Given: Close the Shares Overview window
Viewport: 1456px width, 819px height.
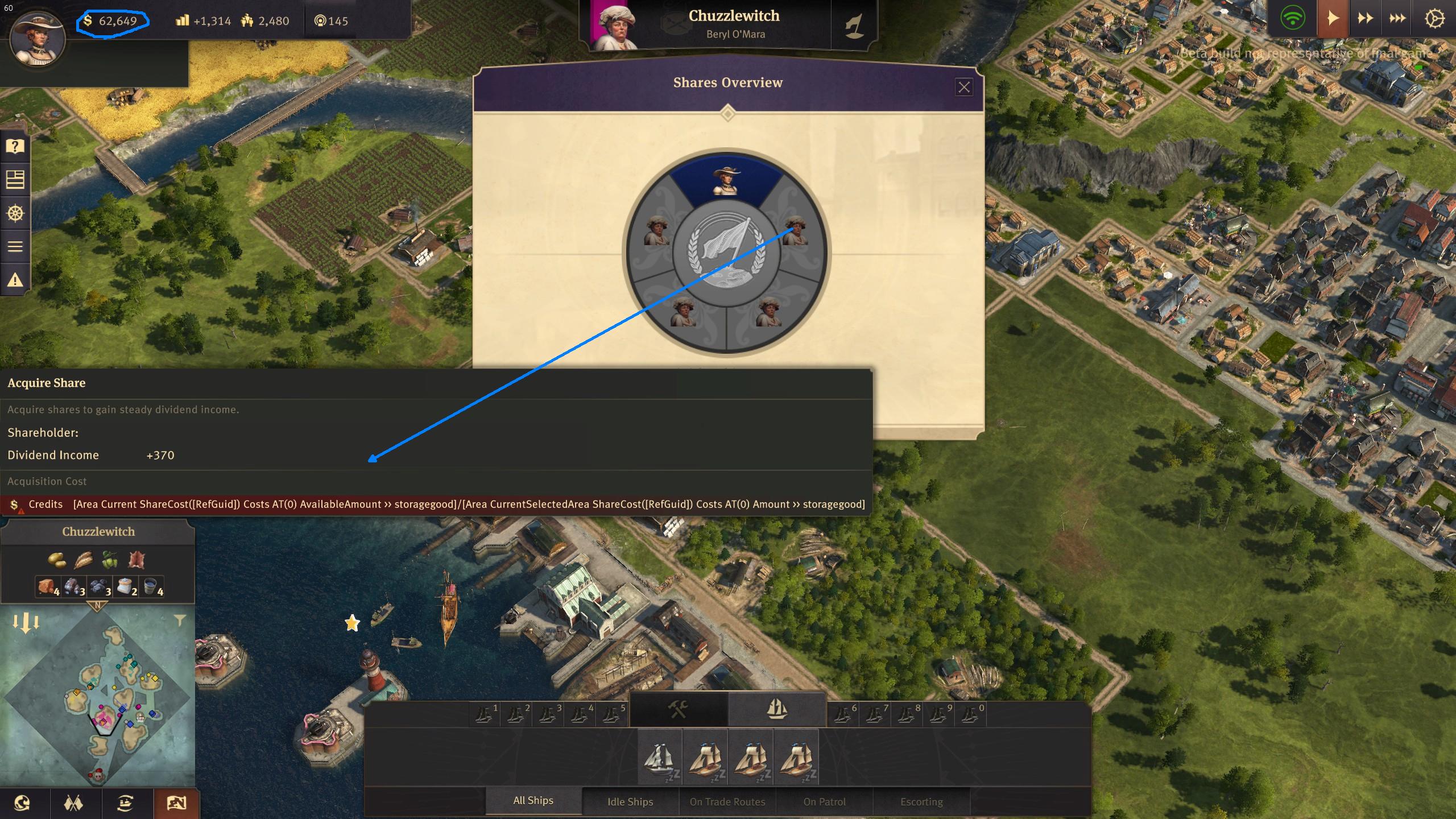Looking at the screenshot, I should click(x=963, y=87).
